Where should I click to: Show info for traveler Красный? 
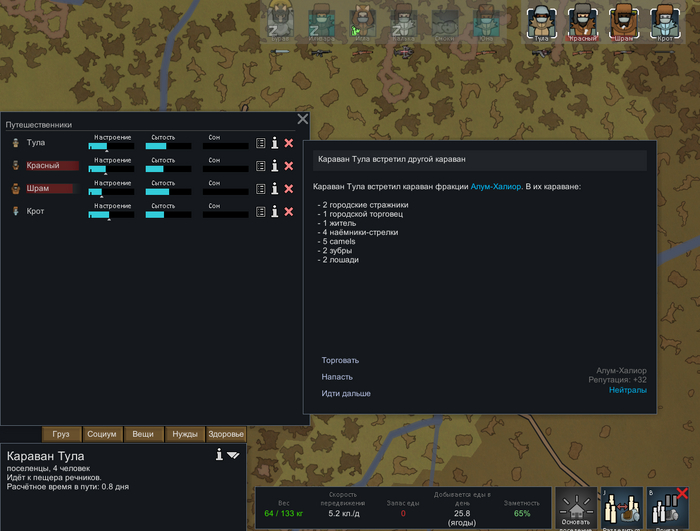pyautogui.click(x=274, y=166)
